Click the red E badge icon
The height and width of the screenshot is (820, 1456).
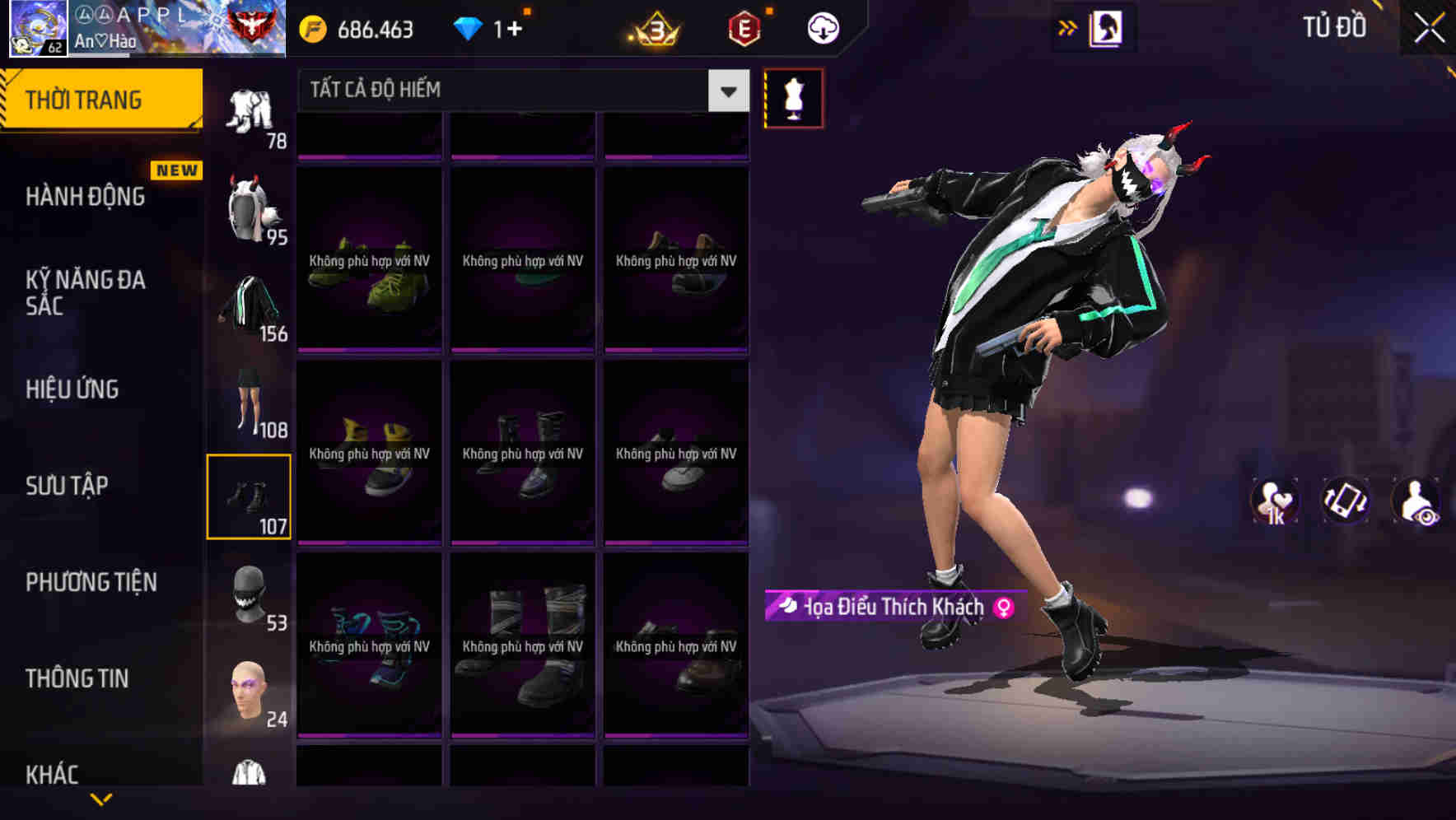(x=744, y=27)
